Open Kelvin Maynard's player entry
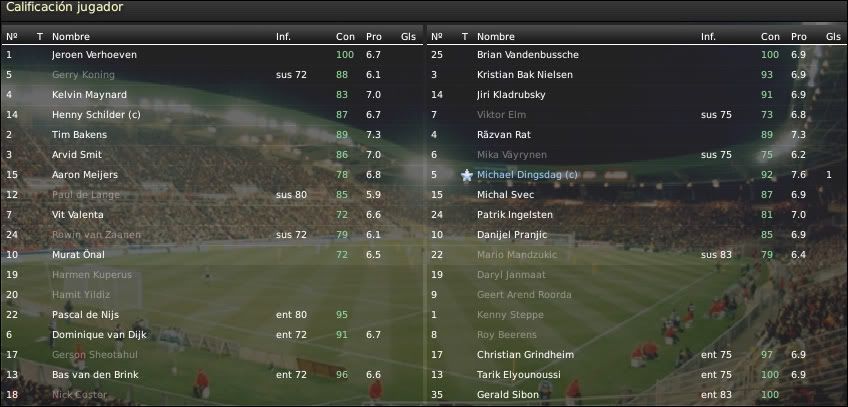Screen dimensions: 848x407 click(89, 95)
